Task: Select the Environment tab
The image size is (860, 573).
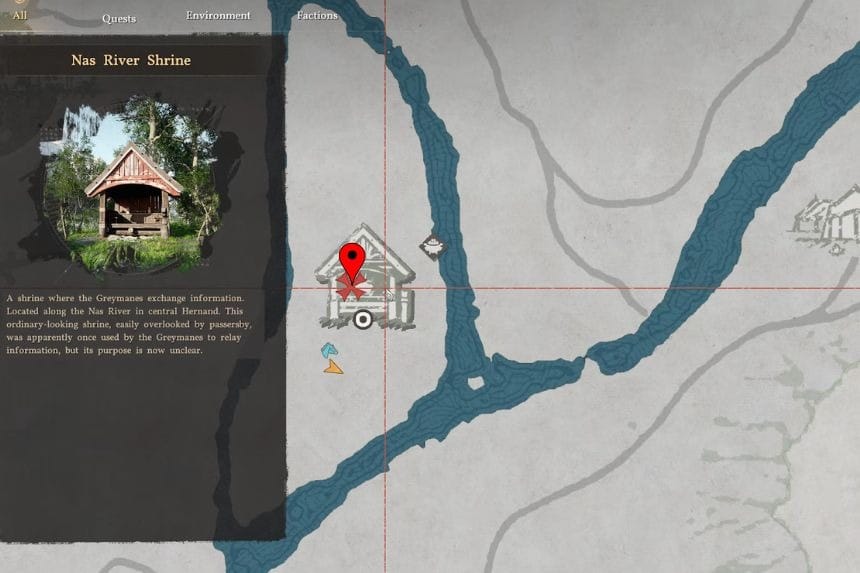Action: pyautogui.click(x=218, y=16)
